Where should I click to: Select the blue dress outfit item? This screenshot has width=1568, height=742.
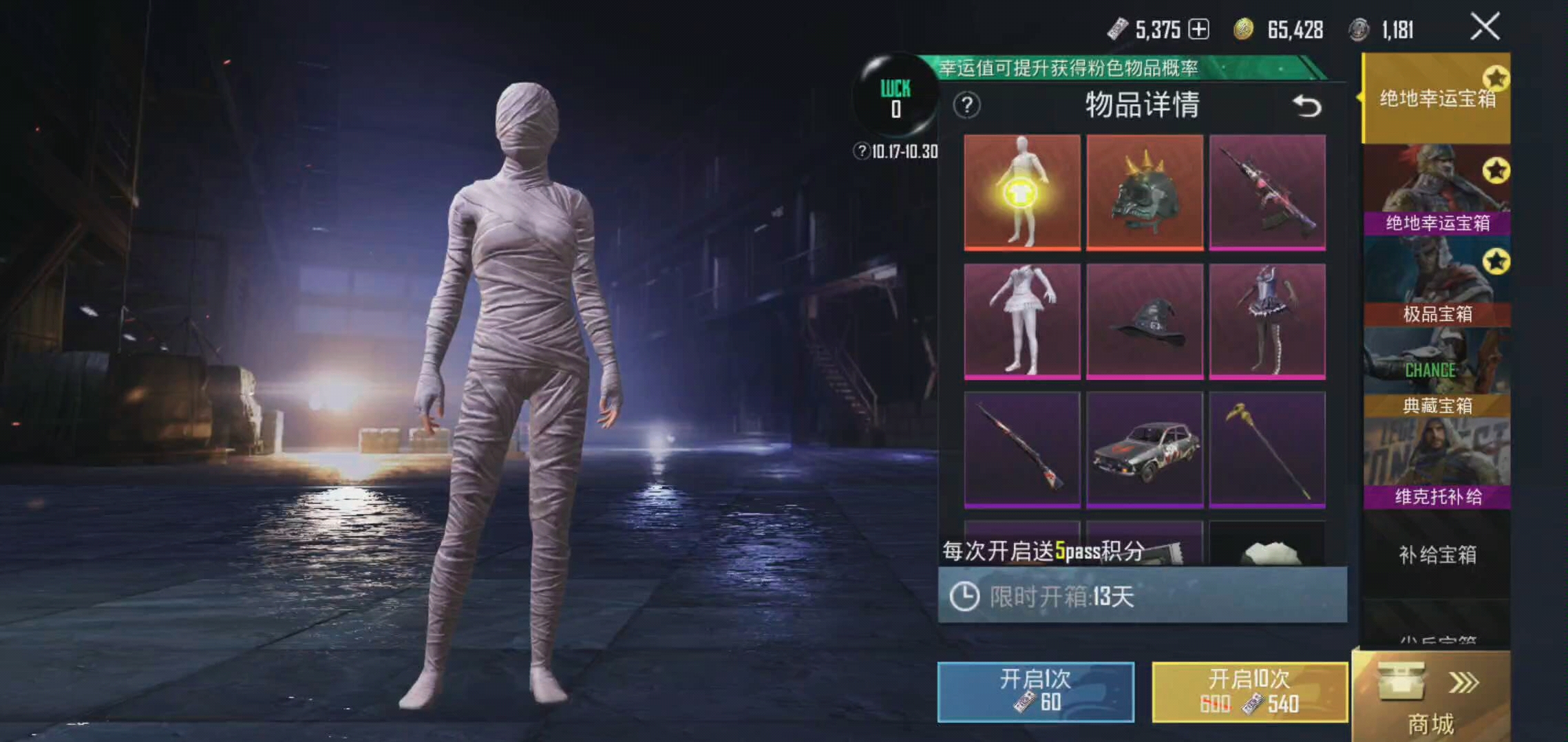(1267, 321)
